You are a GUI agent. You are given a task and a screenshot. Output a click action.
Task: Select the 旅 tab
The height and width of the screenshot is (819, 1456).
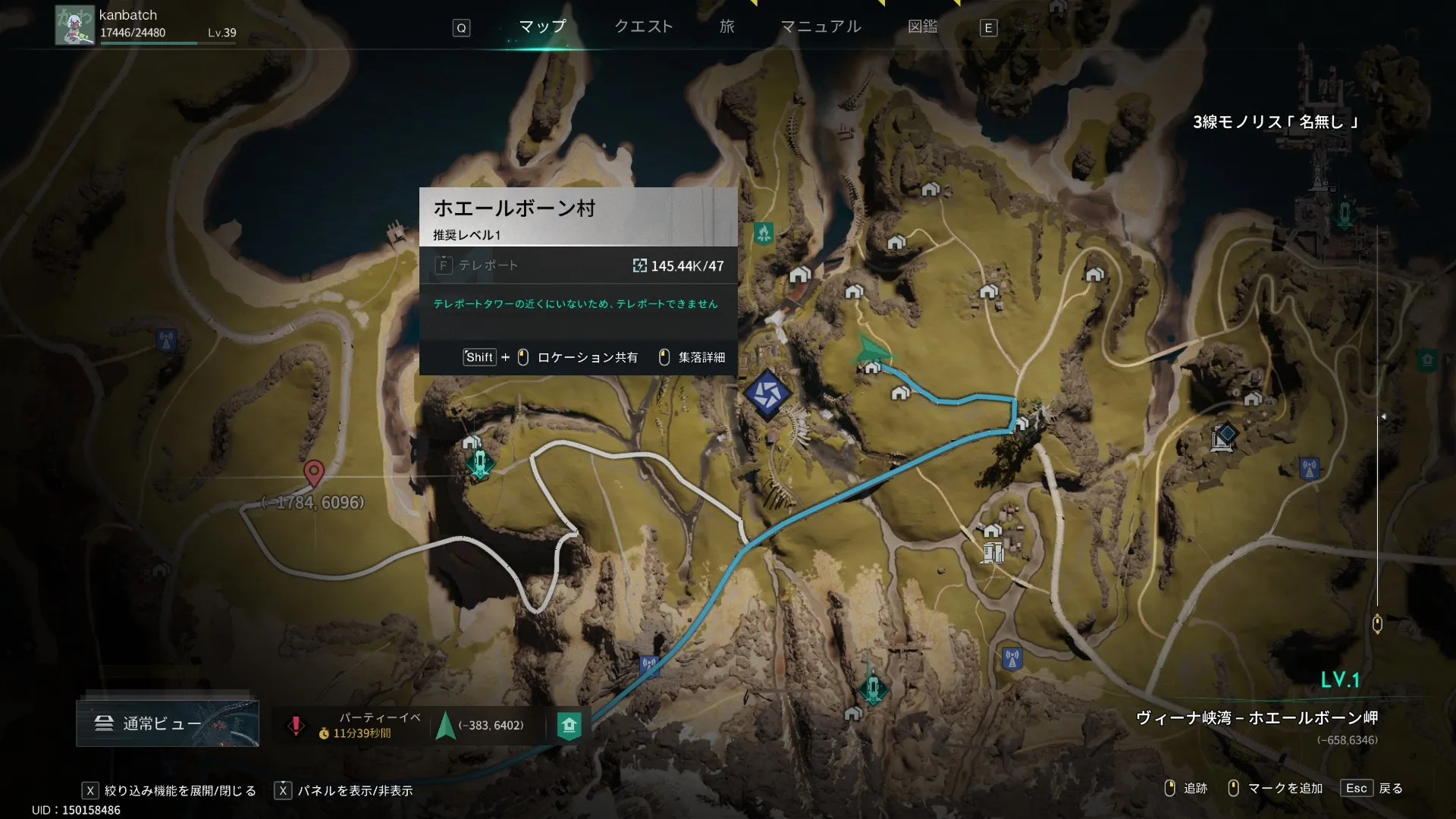[726, 27]
